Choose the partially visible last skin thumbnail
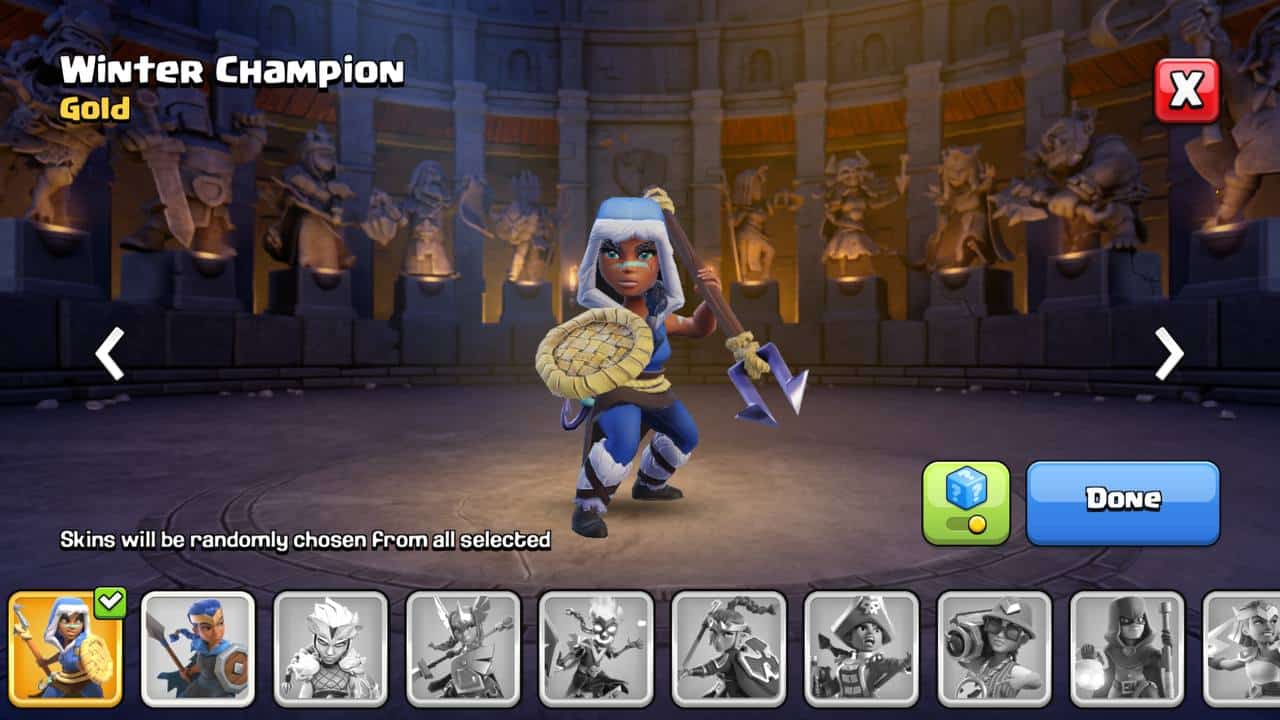Image resolution: width=1280 pixels, height=720 pixels. (x=1243, y=649)
